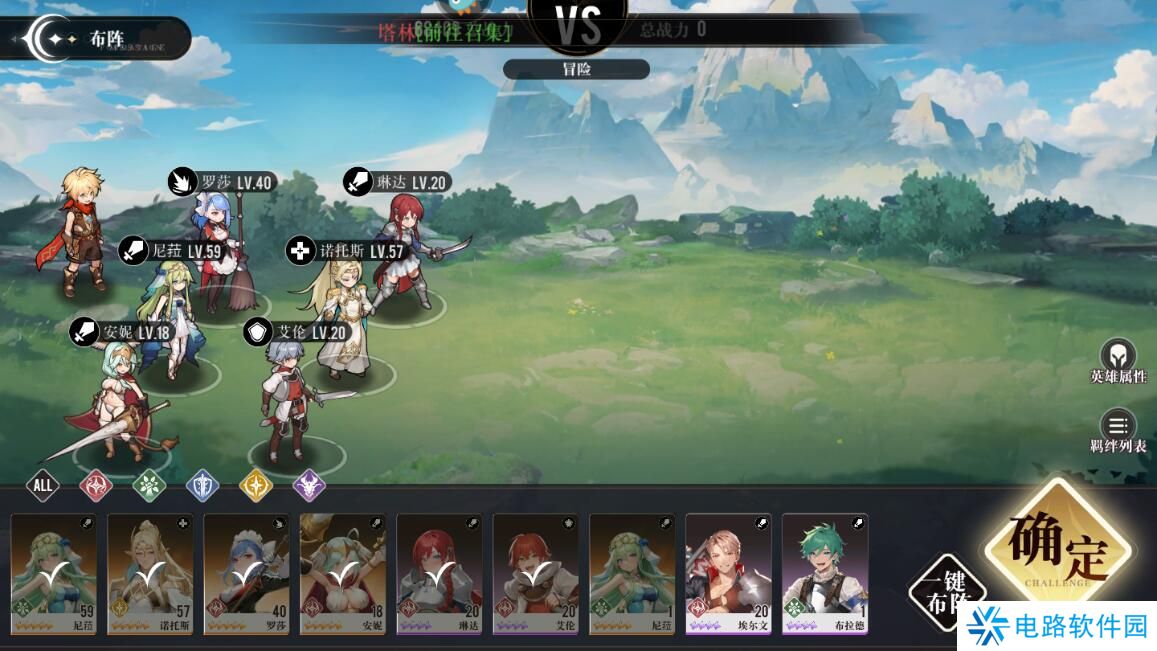Open the 英雄属性 hero attributes panel
This screenshot has width=1157, height=651.
[x=1118, y=361]
